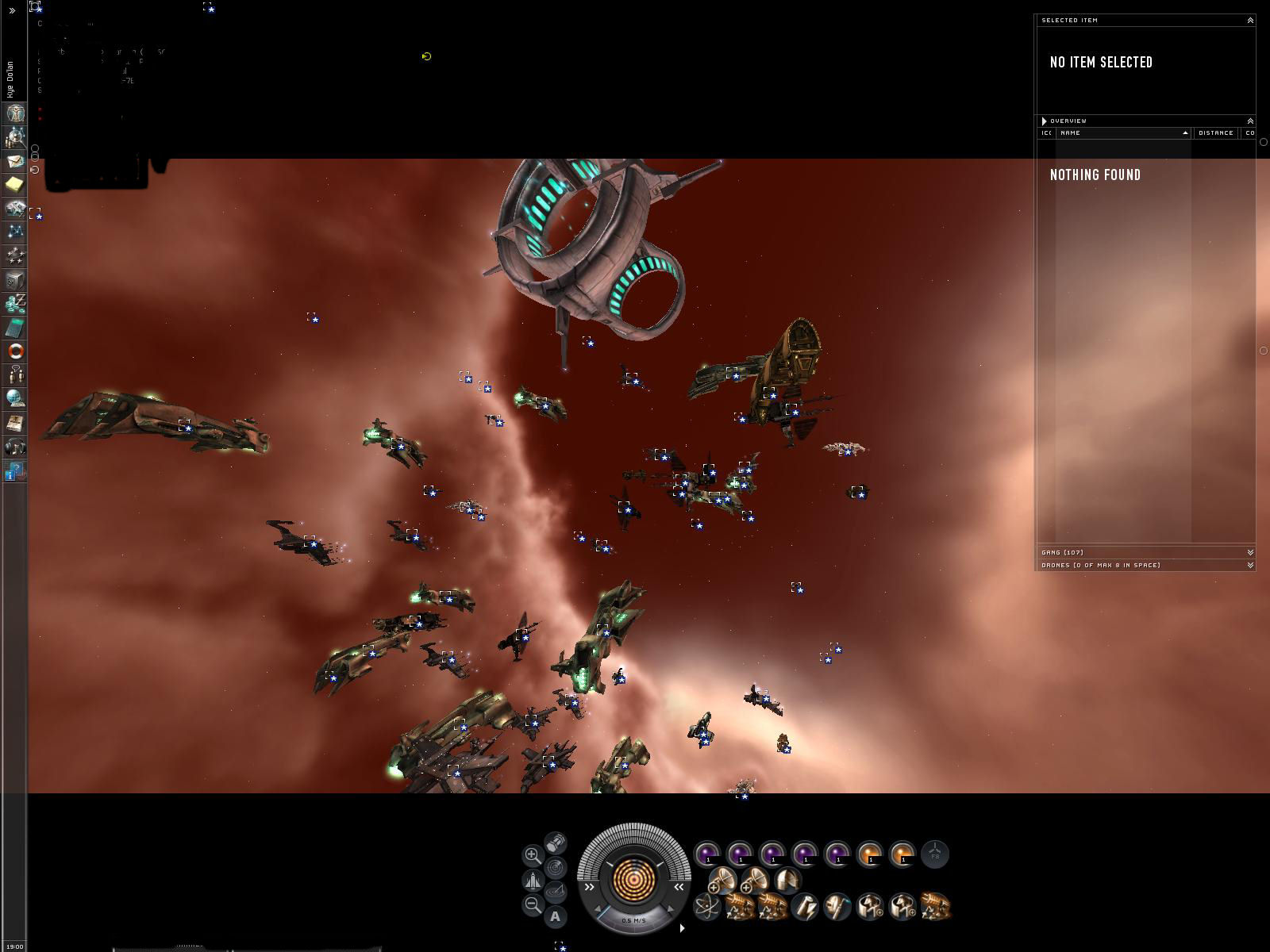Toggle the autopilot A button
The width and height of the screenshot is (1270, 952).
(556, 917)
